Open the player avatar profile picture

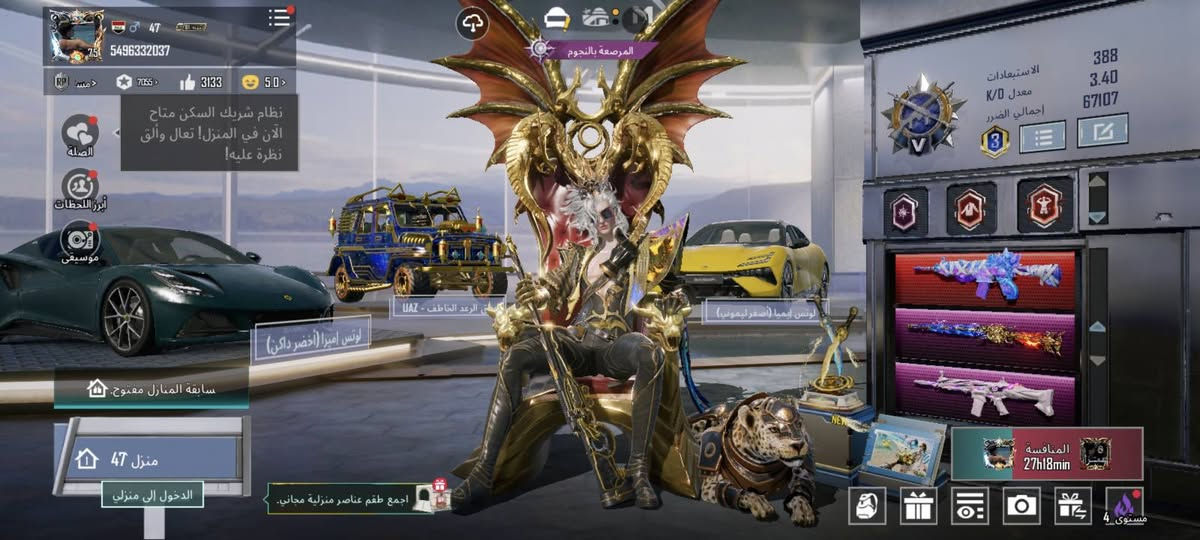coord(76,36)
